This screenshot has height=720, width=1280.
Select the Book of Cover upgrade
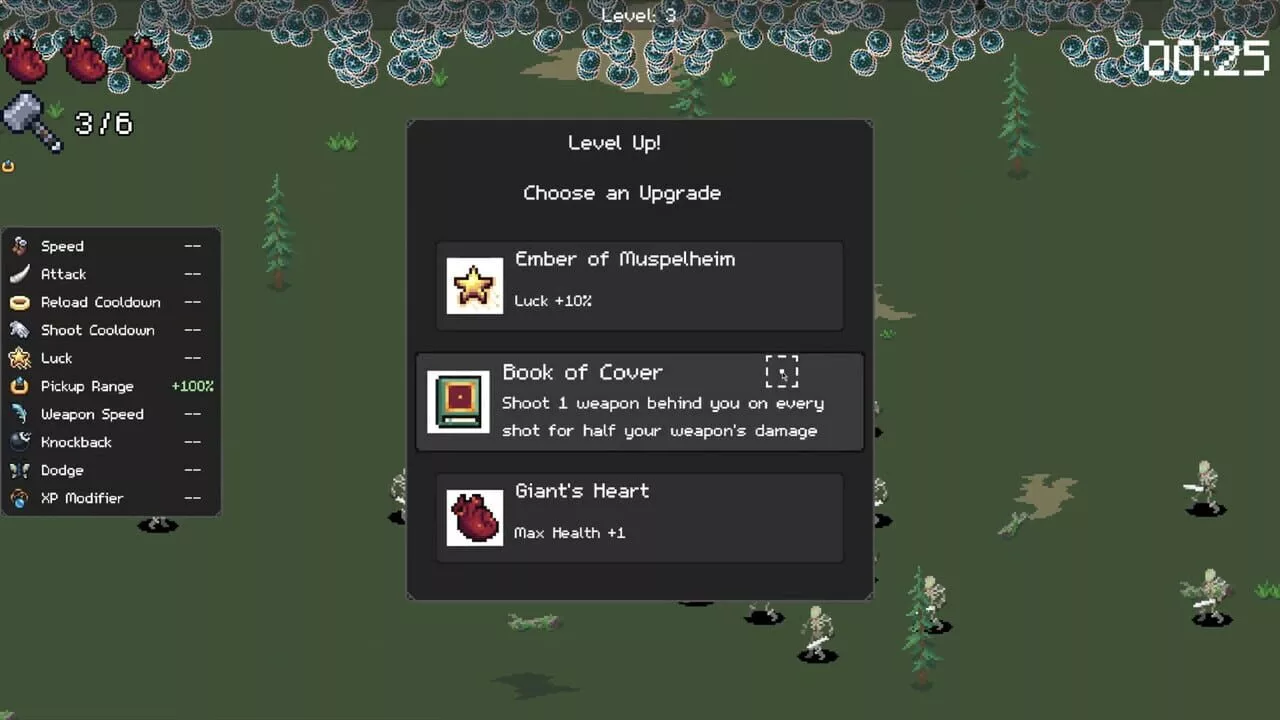click(x=639, y=402)
